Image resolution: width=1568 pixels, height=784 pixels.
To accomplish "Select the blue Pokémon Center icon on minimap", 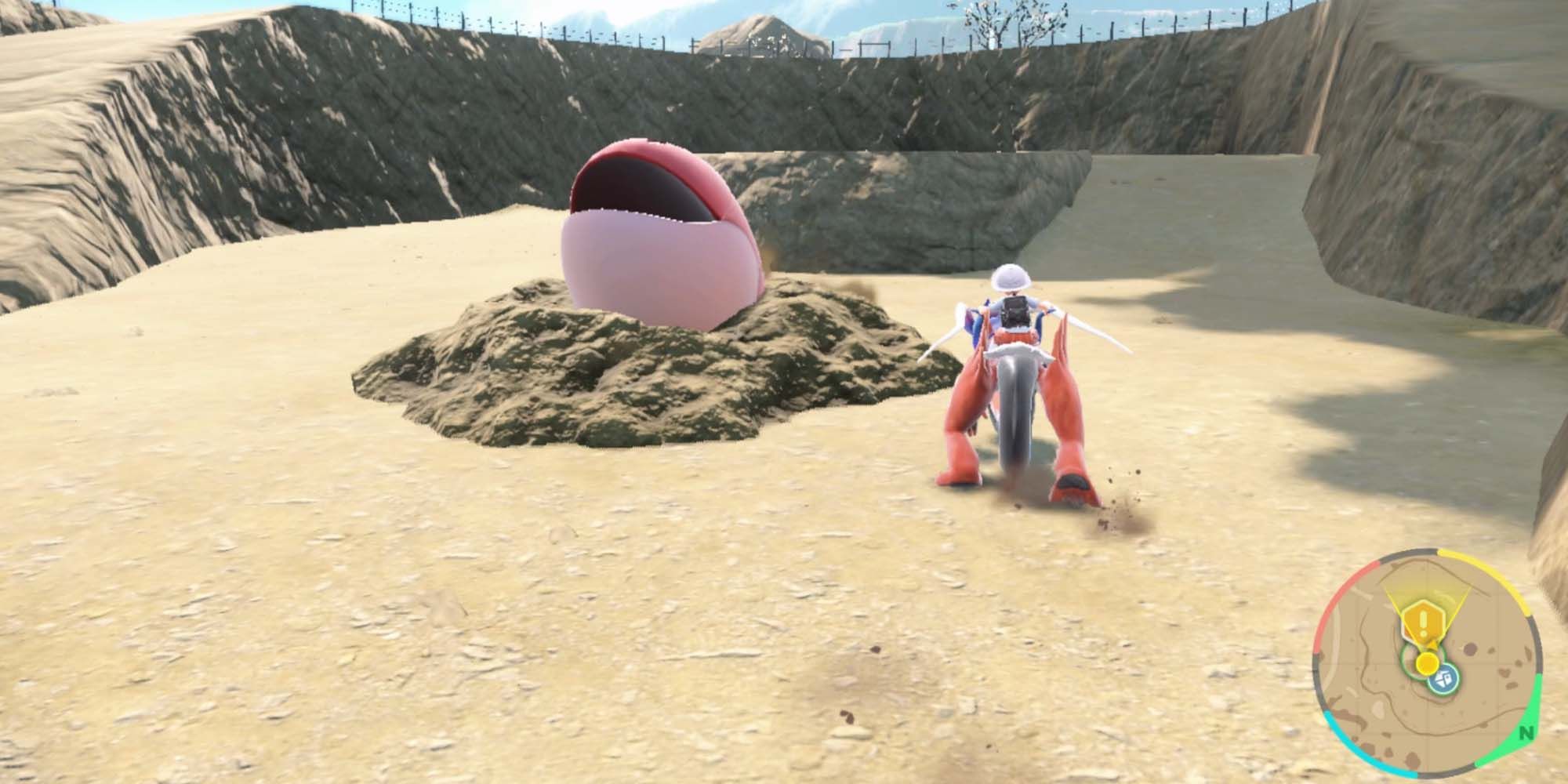I will (1443, 680).
